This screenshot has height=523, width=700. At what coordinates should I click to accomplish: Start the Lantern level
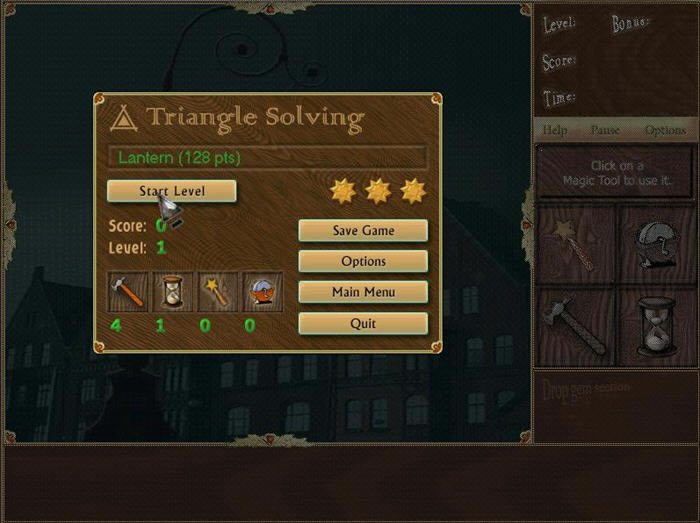coord(171,191)
